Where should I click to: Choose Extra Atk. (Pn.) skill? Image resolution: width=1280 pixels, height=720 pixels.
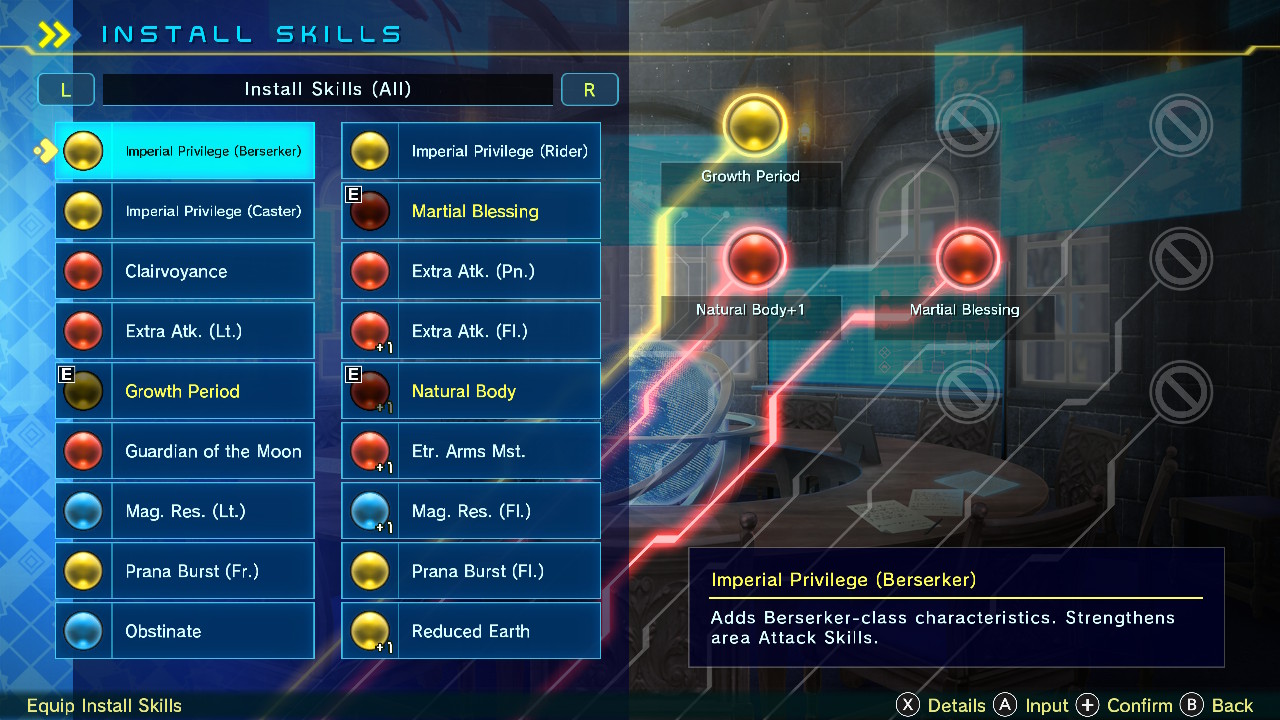click(x=471, y=271)
